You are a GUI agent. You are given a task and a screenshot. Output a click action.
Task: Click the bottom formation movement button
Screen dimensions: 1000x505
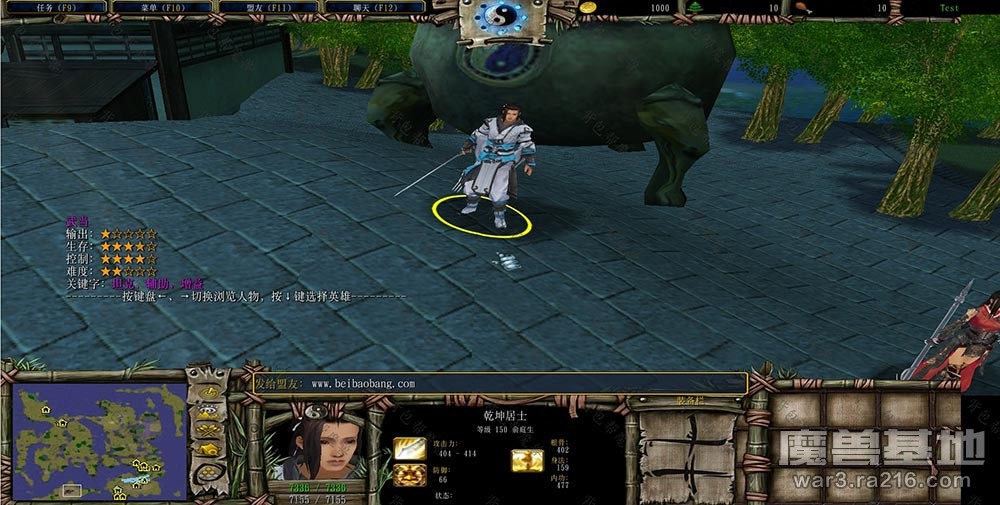(208, 473)
